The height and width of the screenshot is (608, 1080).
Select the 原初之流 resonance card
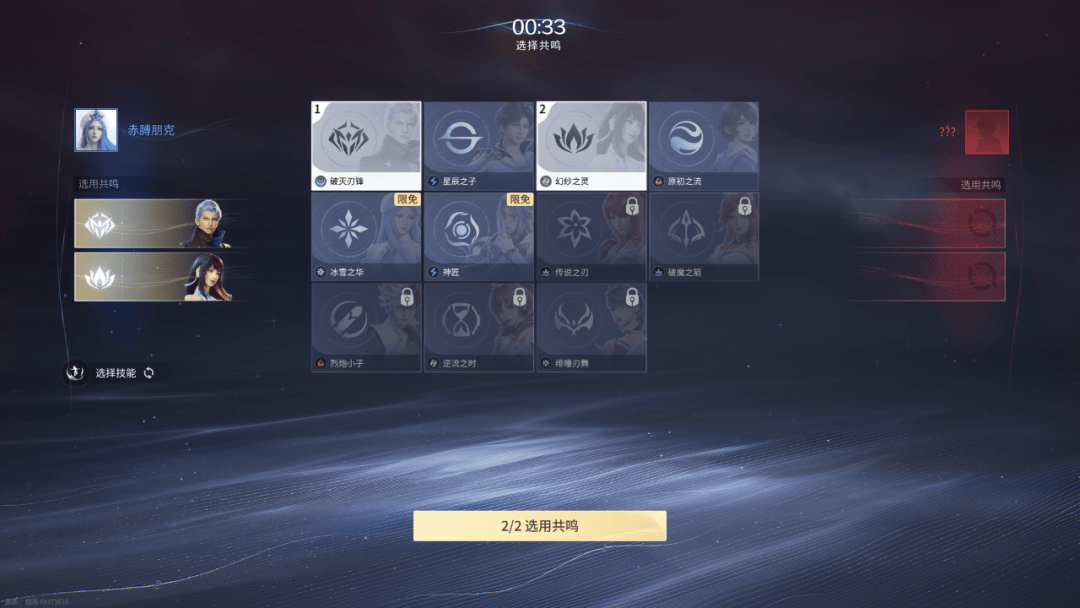coord(703,145)
